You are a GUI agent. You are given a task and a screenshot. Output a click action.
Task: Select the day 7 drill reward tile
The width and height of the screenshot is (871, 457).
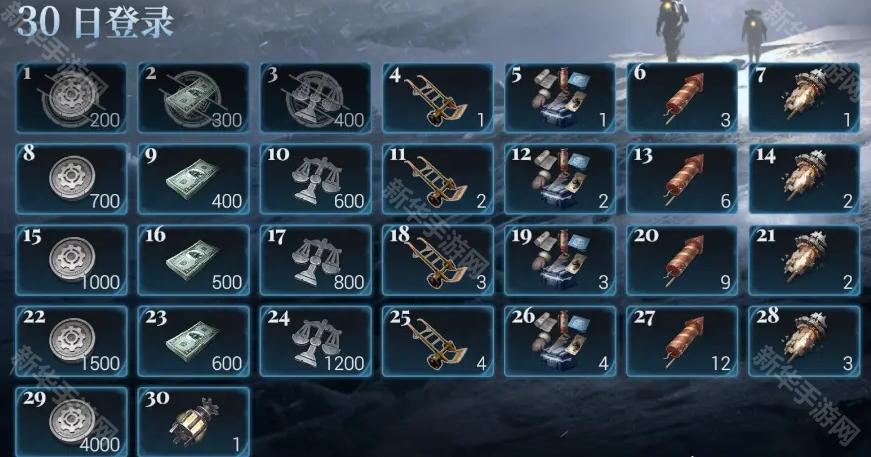pyautogui.click(x=804, y=97)
